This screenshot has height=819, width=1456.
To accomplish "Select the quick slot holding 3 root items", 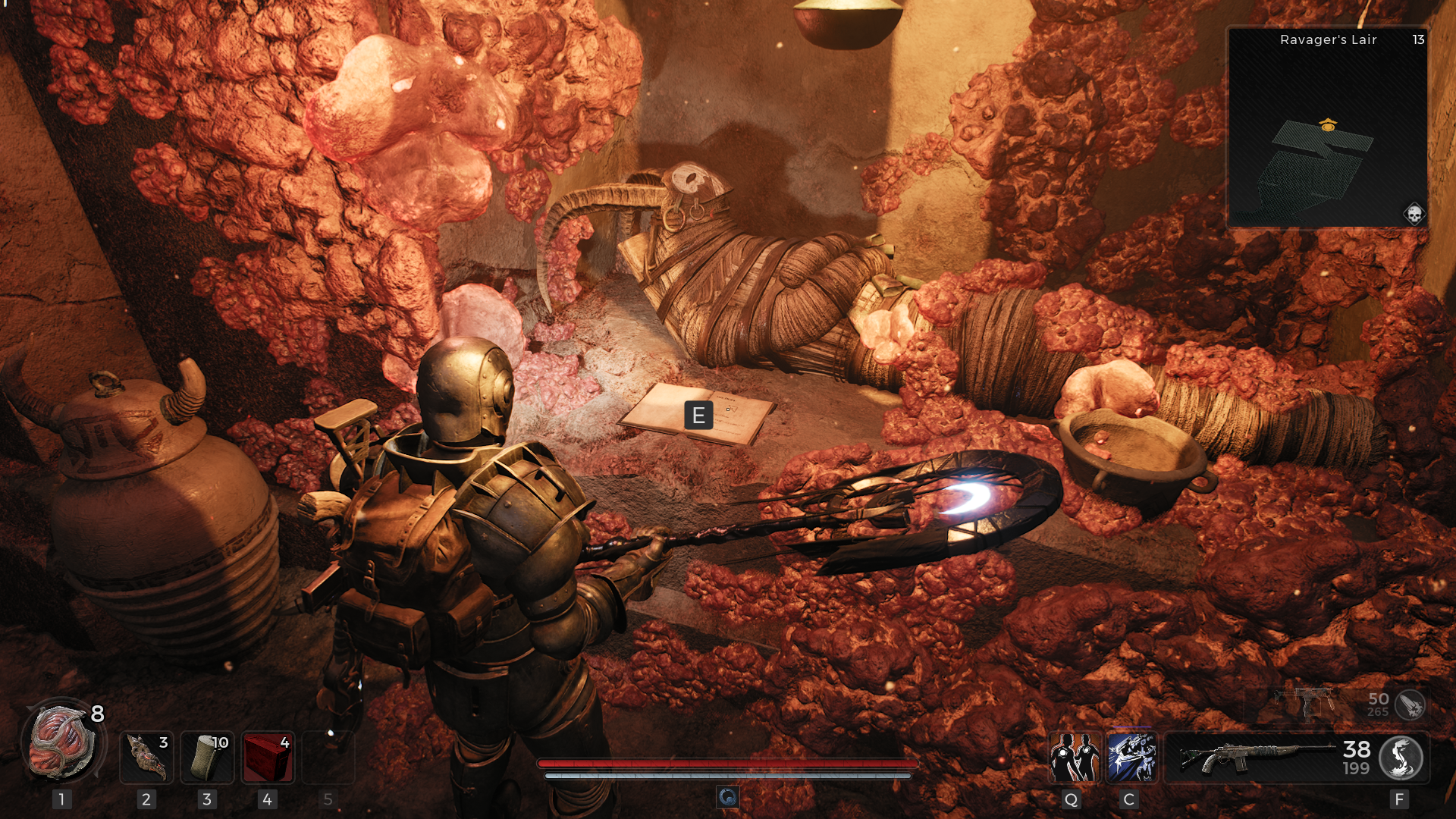I will [x=146, y=757].
